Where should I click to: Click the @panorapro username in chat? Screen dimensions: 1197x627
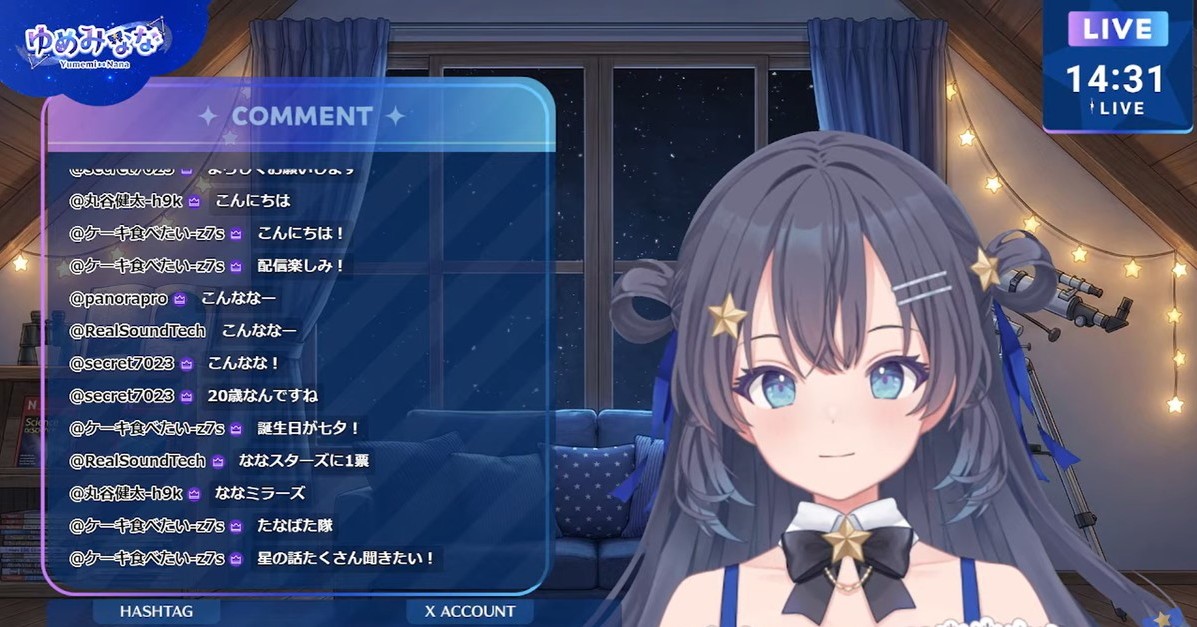tap(118, 299)
